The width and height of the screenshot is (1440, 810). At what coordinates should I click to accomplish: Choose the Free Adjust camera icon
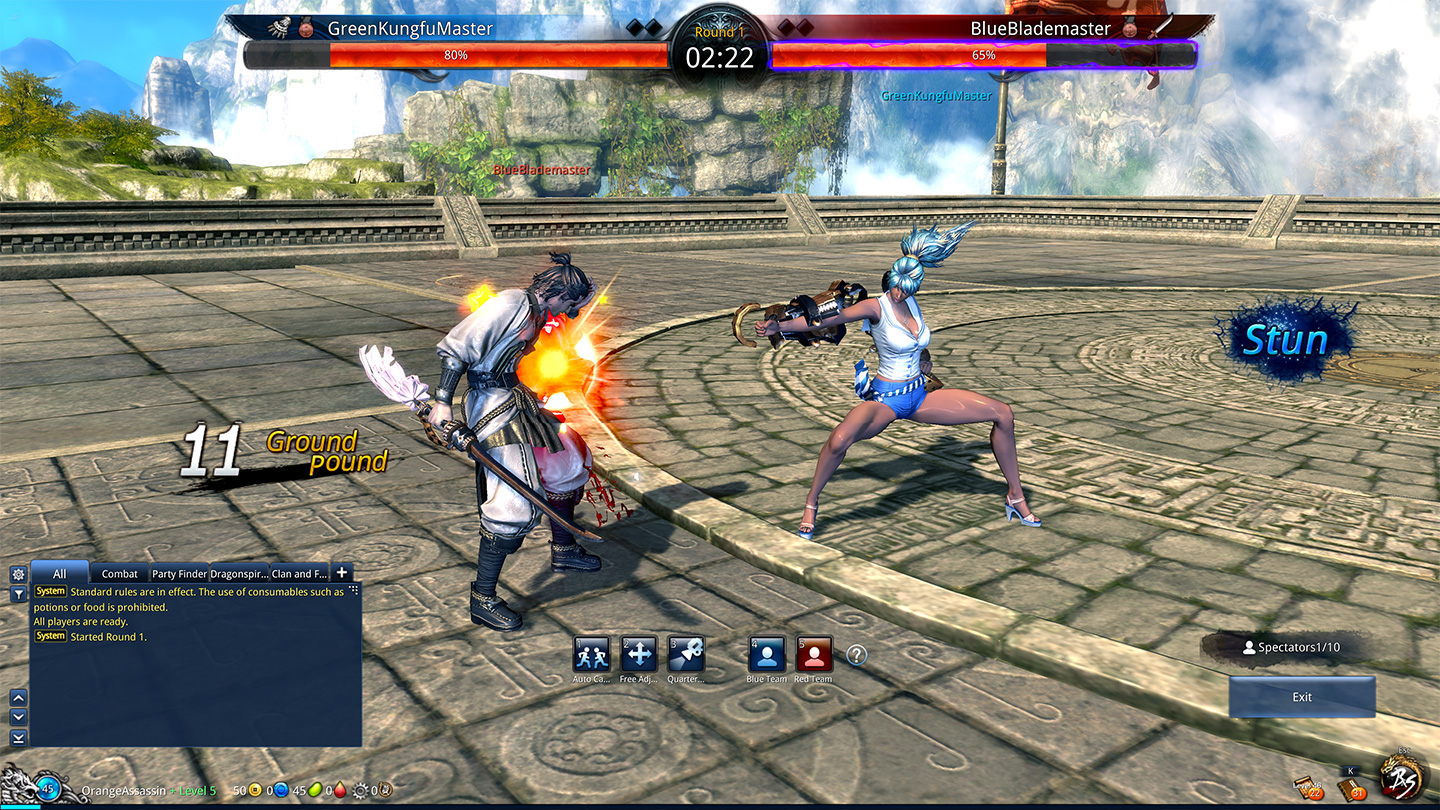click(x=639, y=655)
